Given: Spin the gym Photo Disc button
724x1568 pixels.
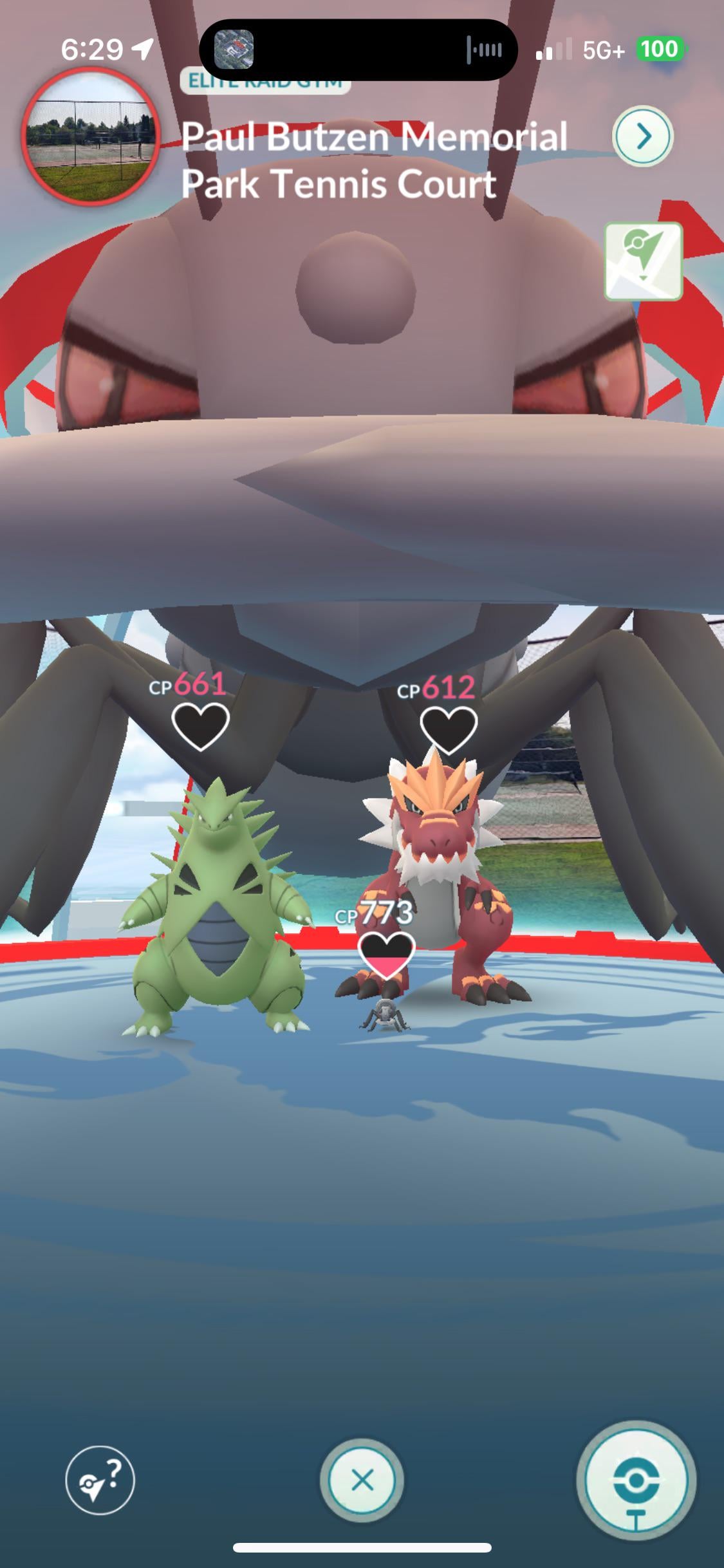Looking at the screenshot, I should [x=635, y=1481].
